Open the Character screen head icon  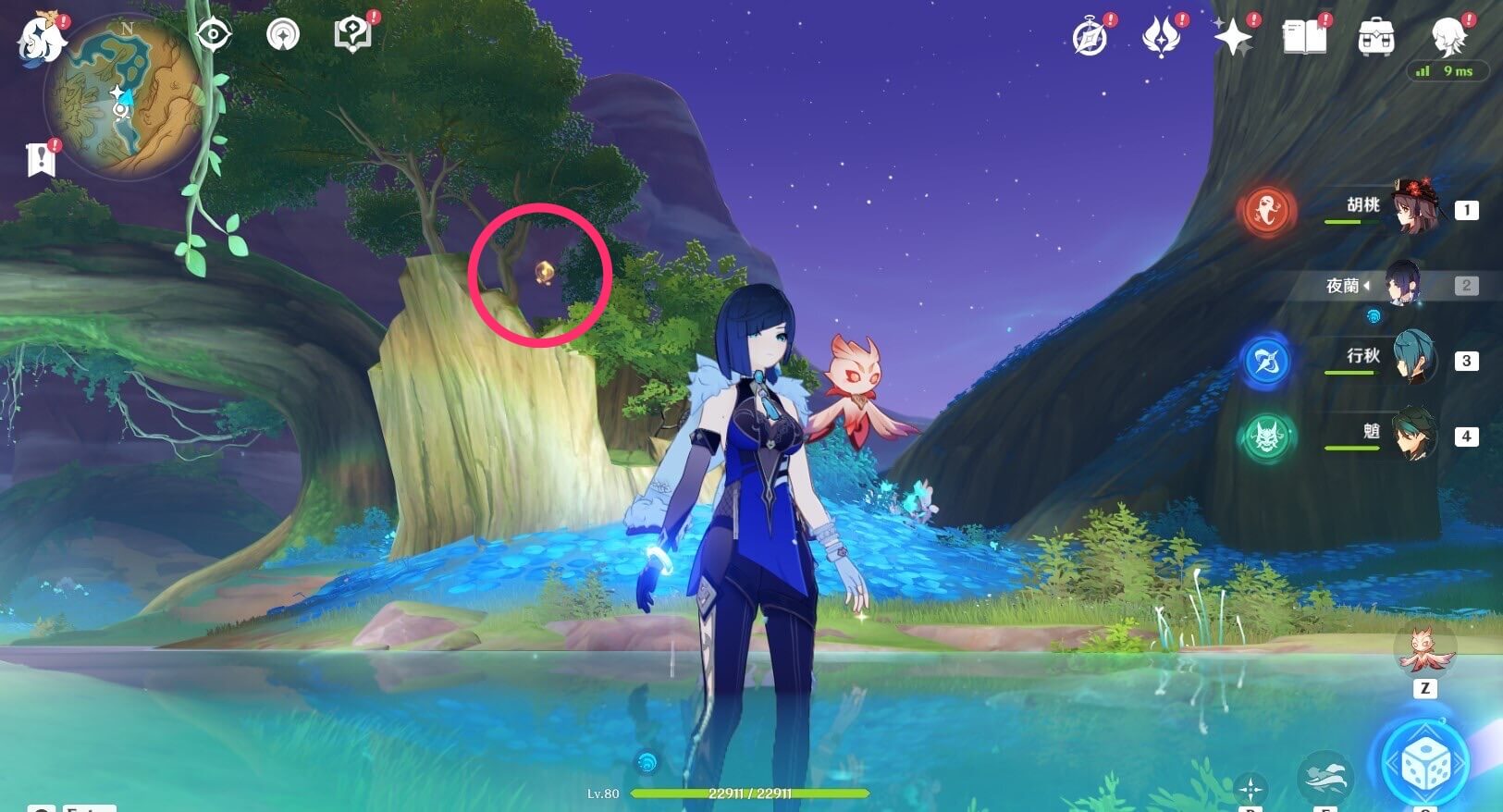tap(1448, 37)
